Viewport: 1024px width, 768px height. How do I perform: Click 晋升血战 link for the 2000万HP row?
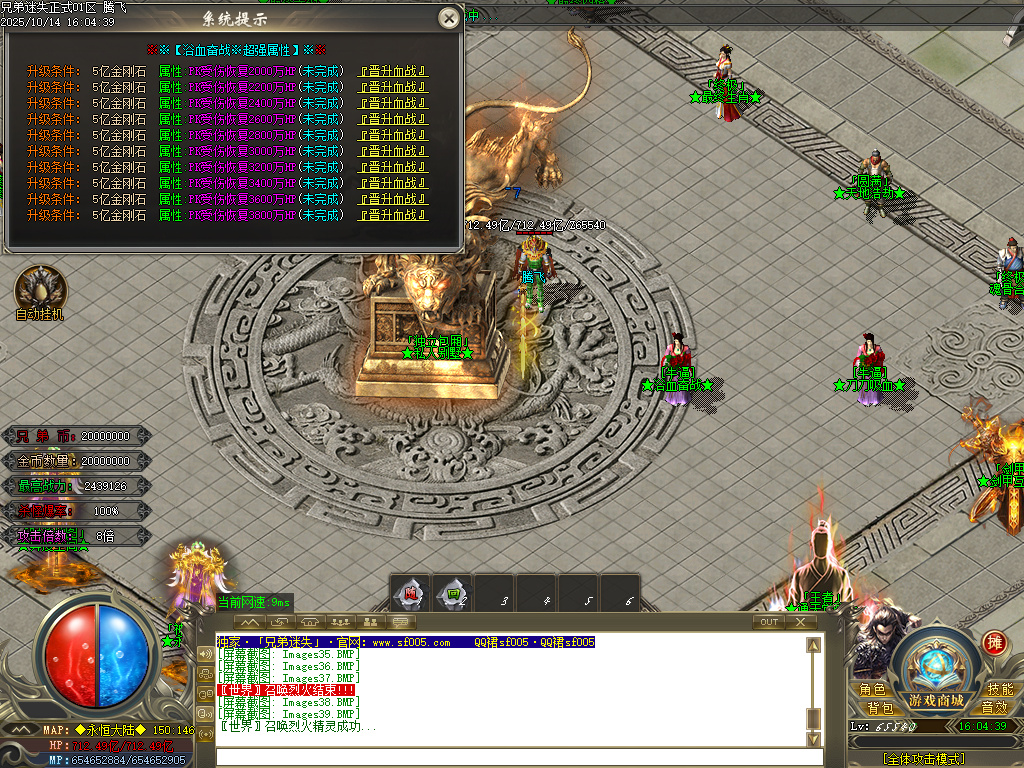coord(394,71)
